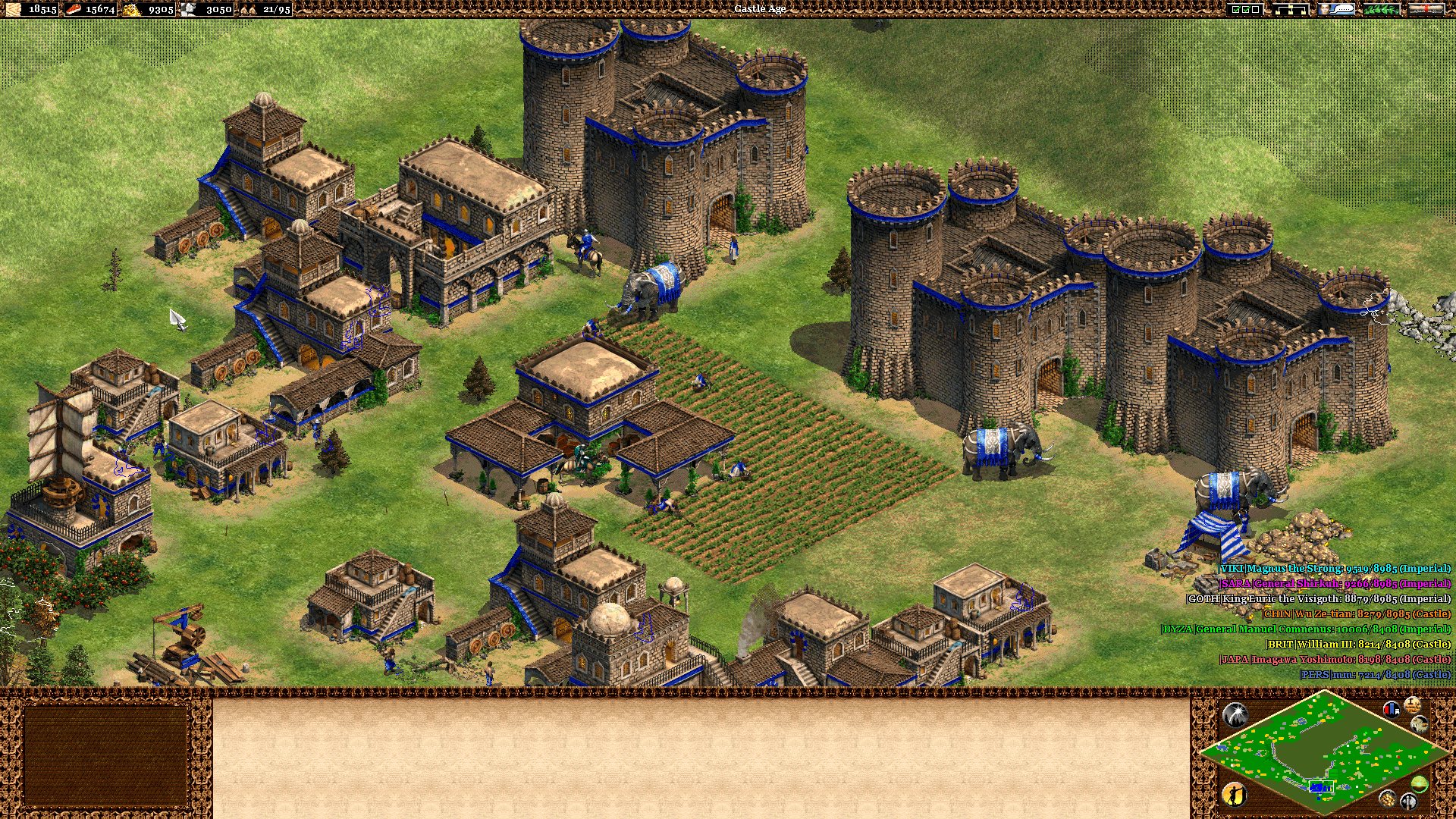Switch minimap to combat axe mode
This screenshot has width=1456, height=819.
click(1408, 801)
